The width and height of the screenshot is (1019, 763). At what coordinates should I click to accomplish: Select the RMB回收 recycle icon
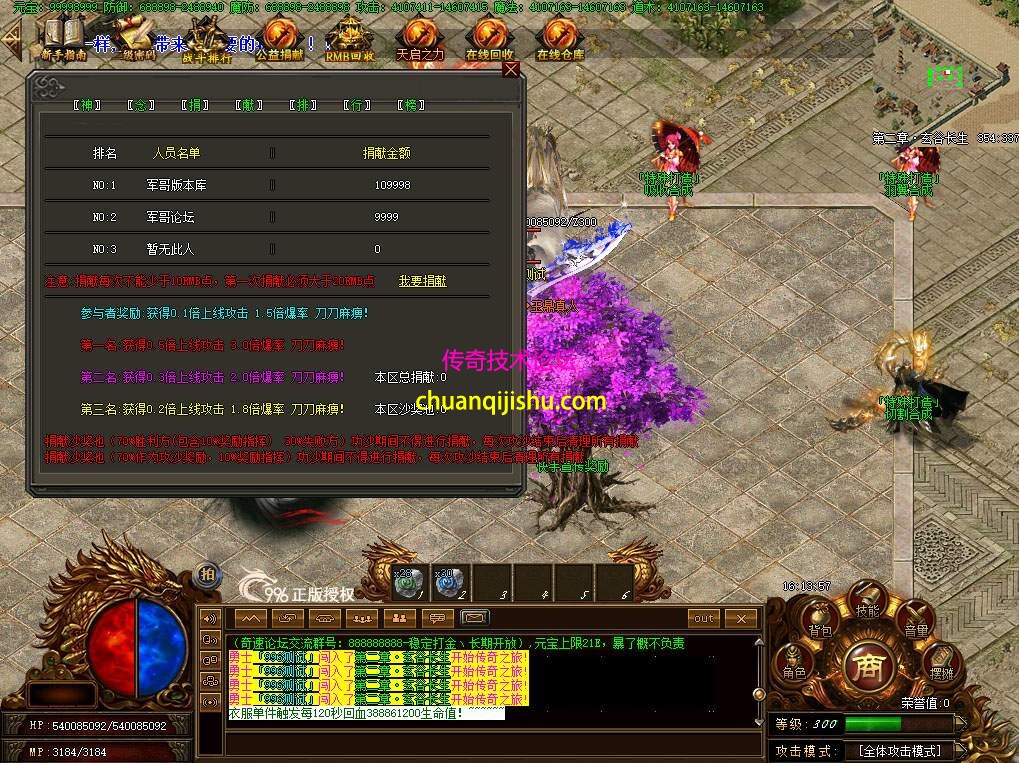[x=350, y=40]
